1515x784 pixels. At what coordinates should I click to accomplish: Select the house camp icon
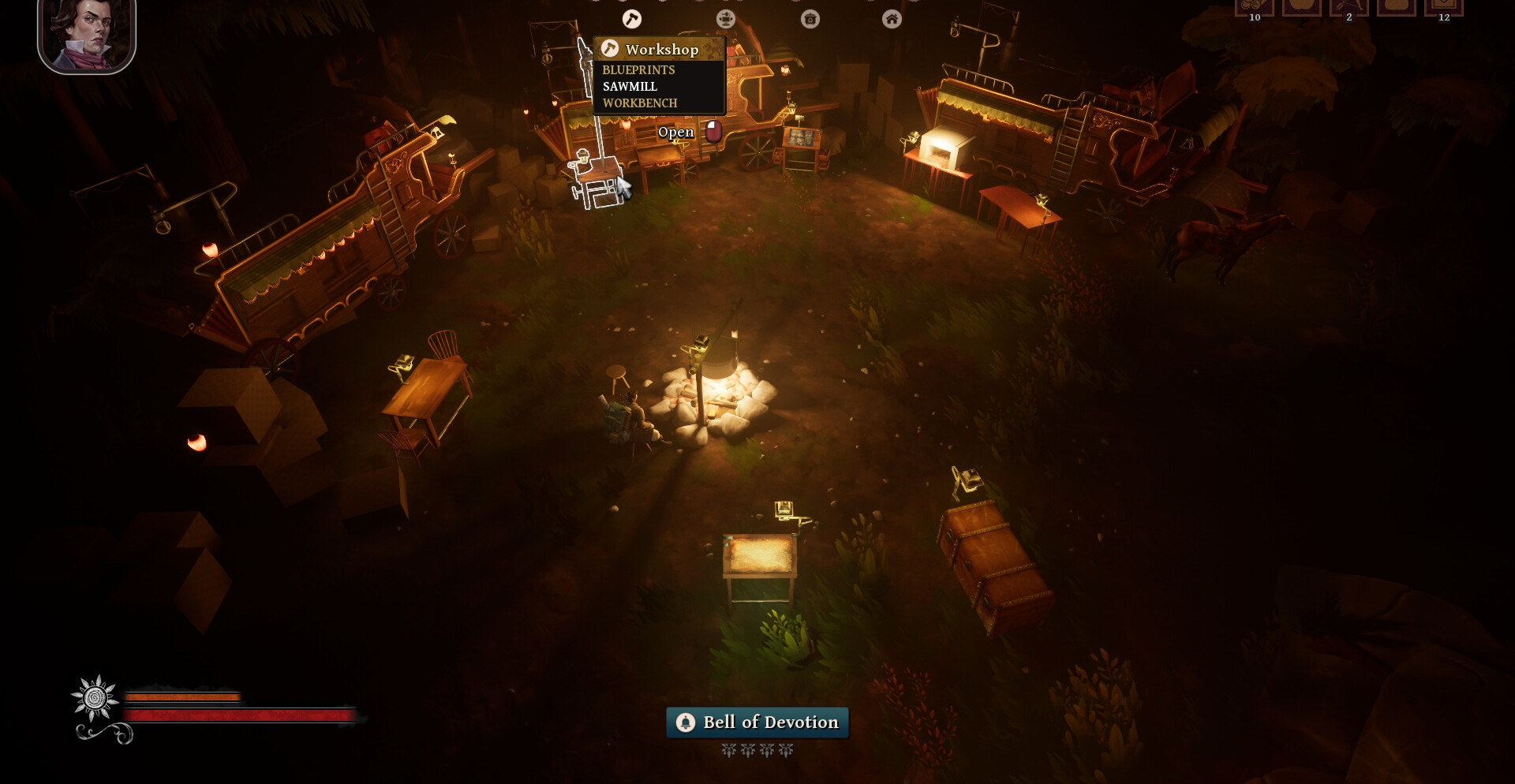(892, 20)
